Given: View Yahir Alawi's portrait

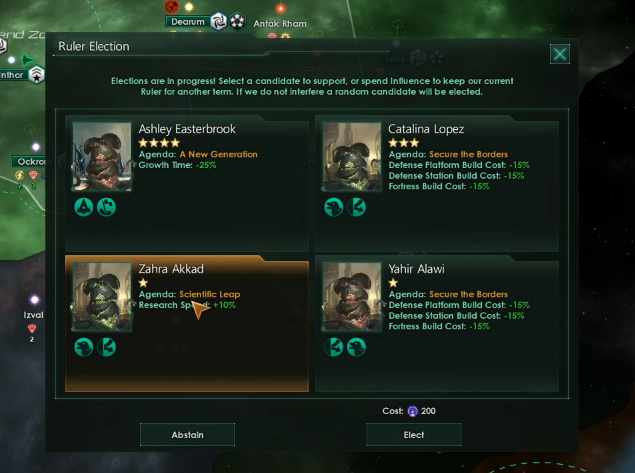Looking at the screenshot, I should tap(352, 297).
